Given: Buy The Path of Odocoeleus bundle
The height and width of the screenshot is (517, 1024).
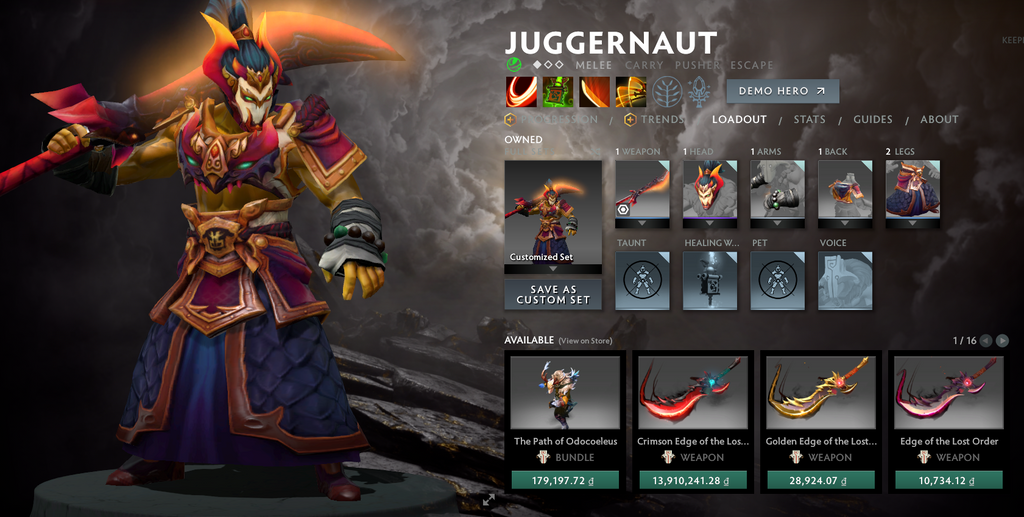Looking at the screenshot, I should click(566, 480).
